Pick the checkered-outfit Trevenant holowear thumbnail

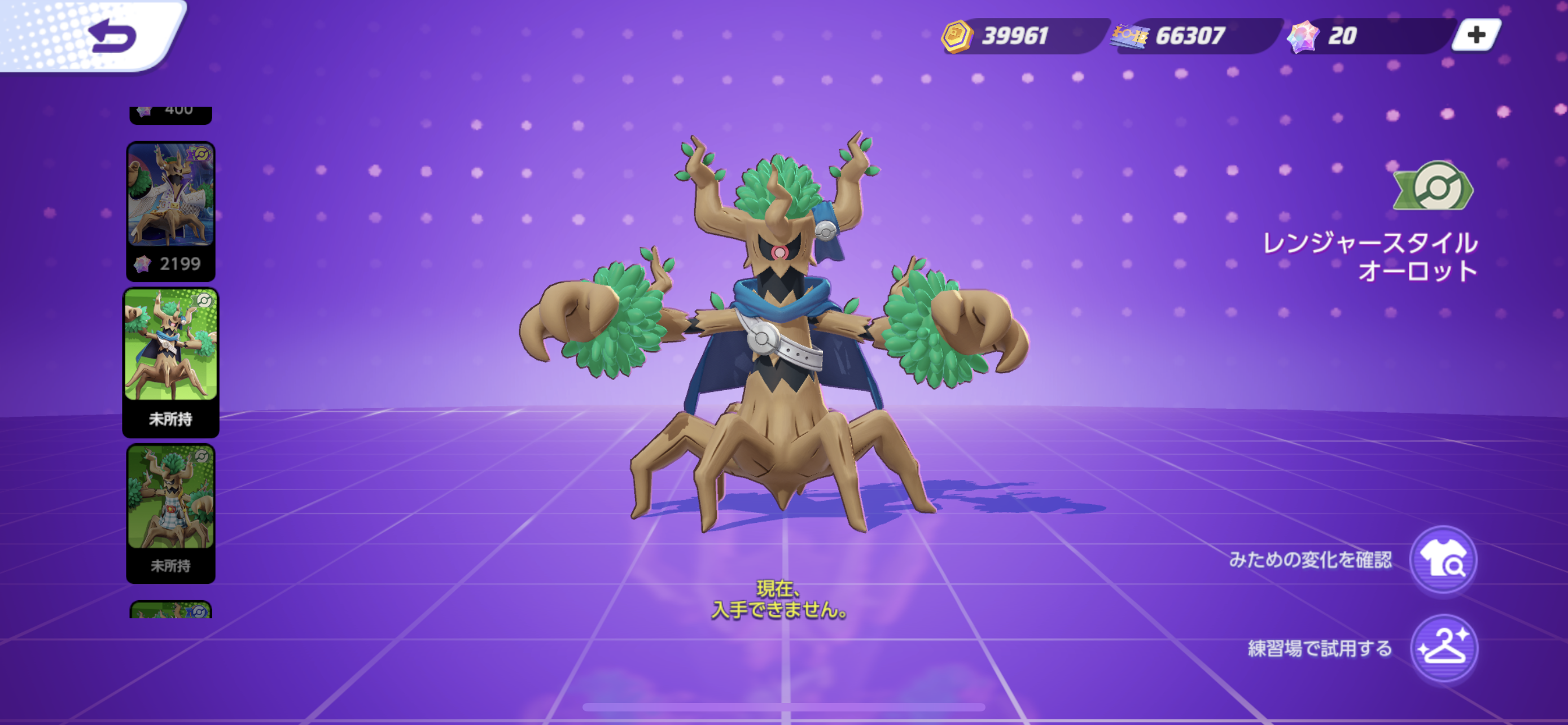170,512
